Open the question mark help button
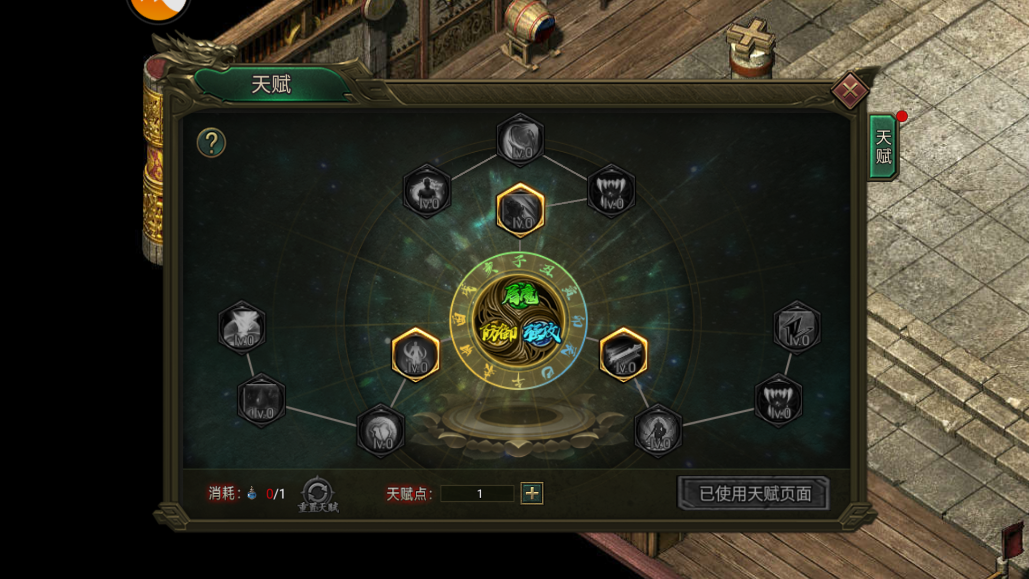 [211, 143]
